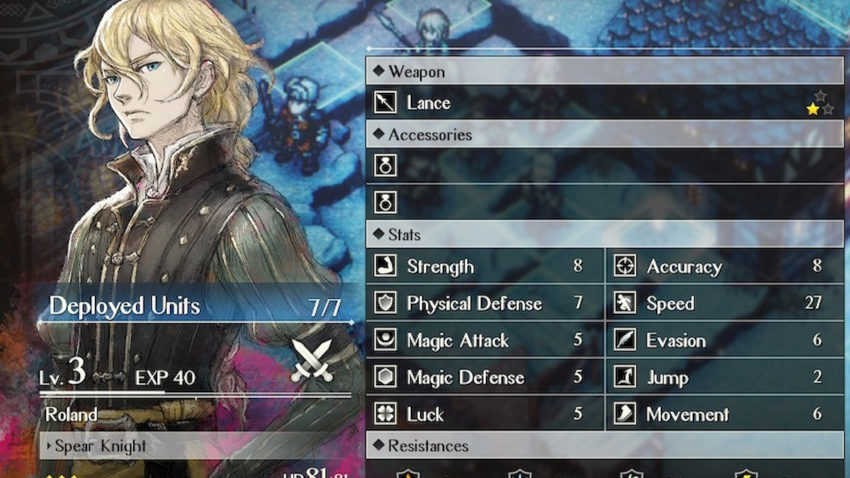
Task: Choose the Speed stat row
Action: (x=726, y=303)
